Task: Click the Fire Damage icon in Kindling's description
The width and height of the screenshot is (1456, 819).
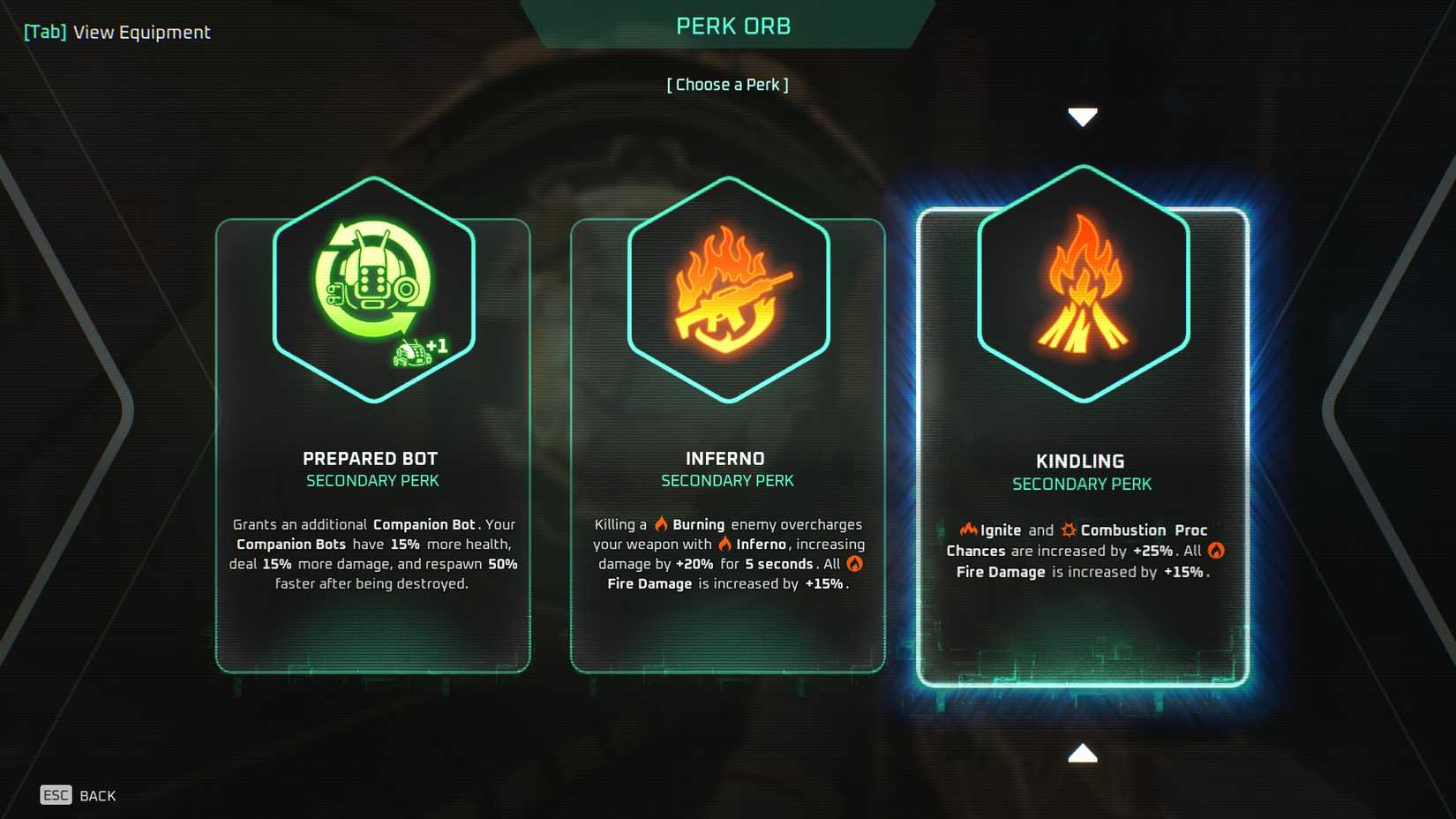Action: click(x=1215, y=550)
